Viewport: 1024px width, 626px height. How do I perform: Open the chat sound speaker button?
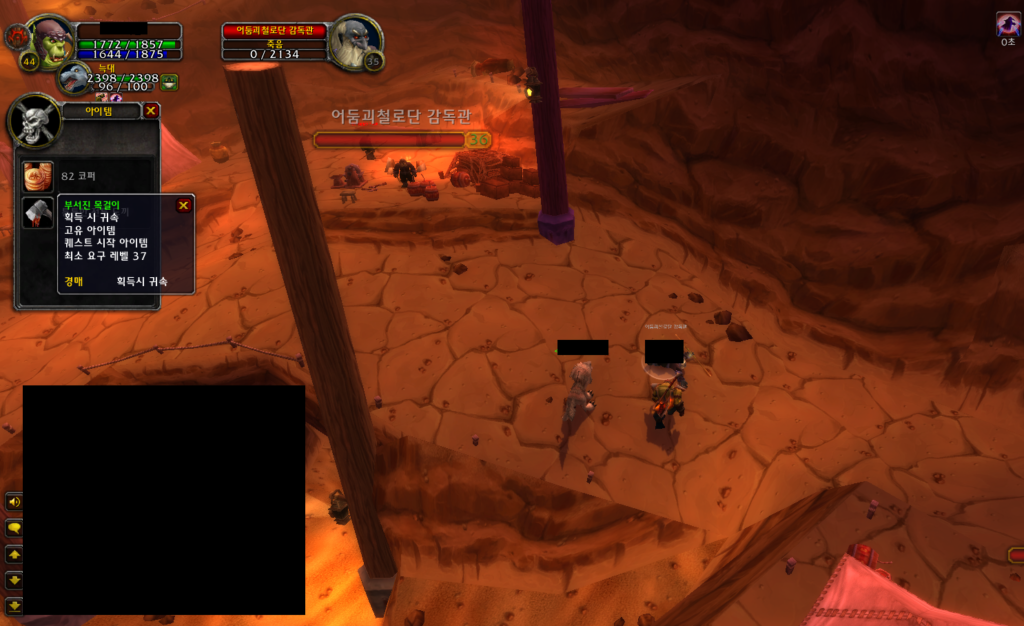point(14,501)
